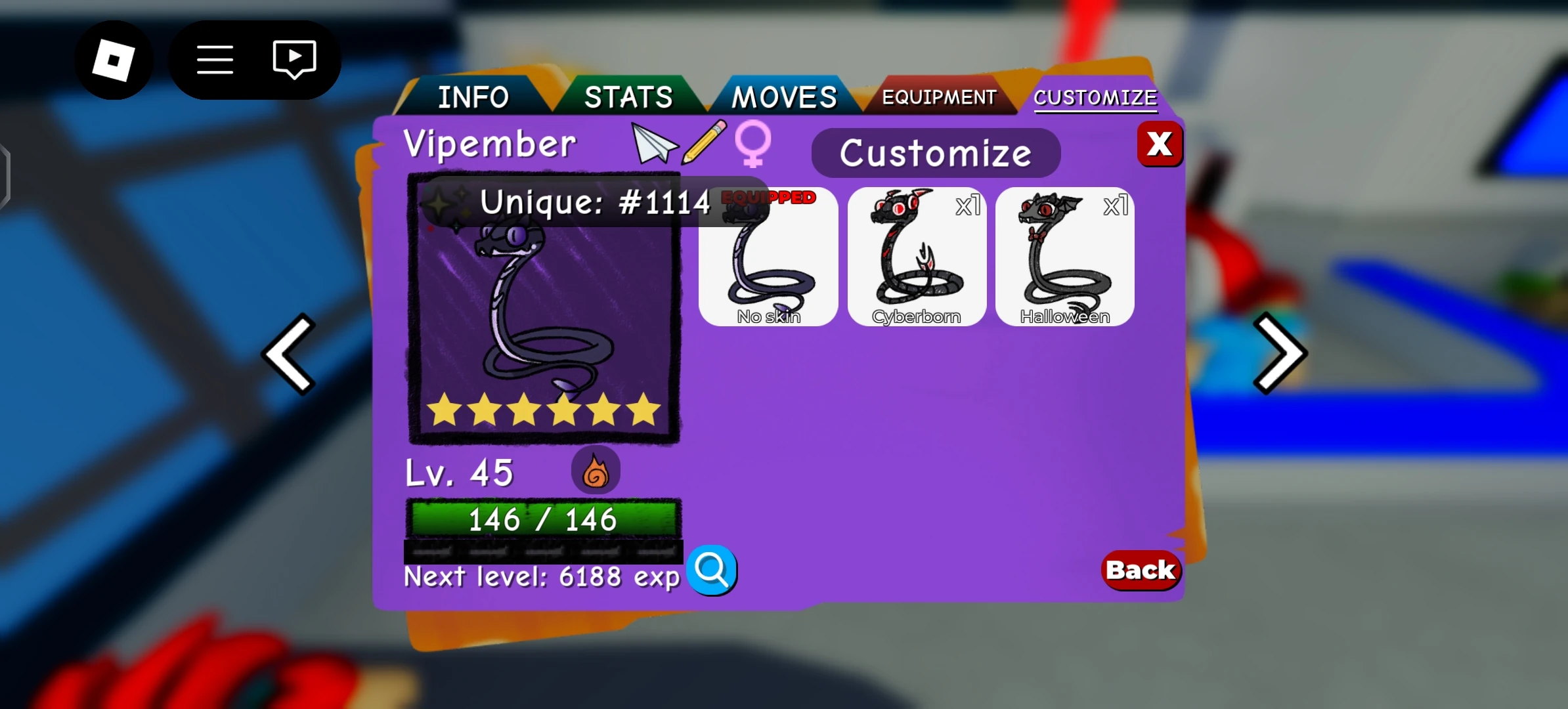This screenshot has width=1568, height=709.
Task: Click the Customize header label
Action: tap(935, 152)
